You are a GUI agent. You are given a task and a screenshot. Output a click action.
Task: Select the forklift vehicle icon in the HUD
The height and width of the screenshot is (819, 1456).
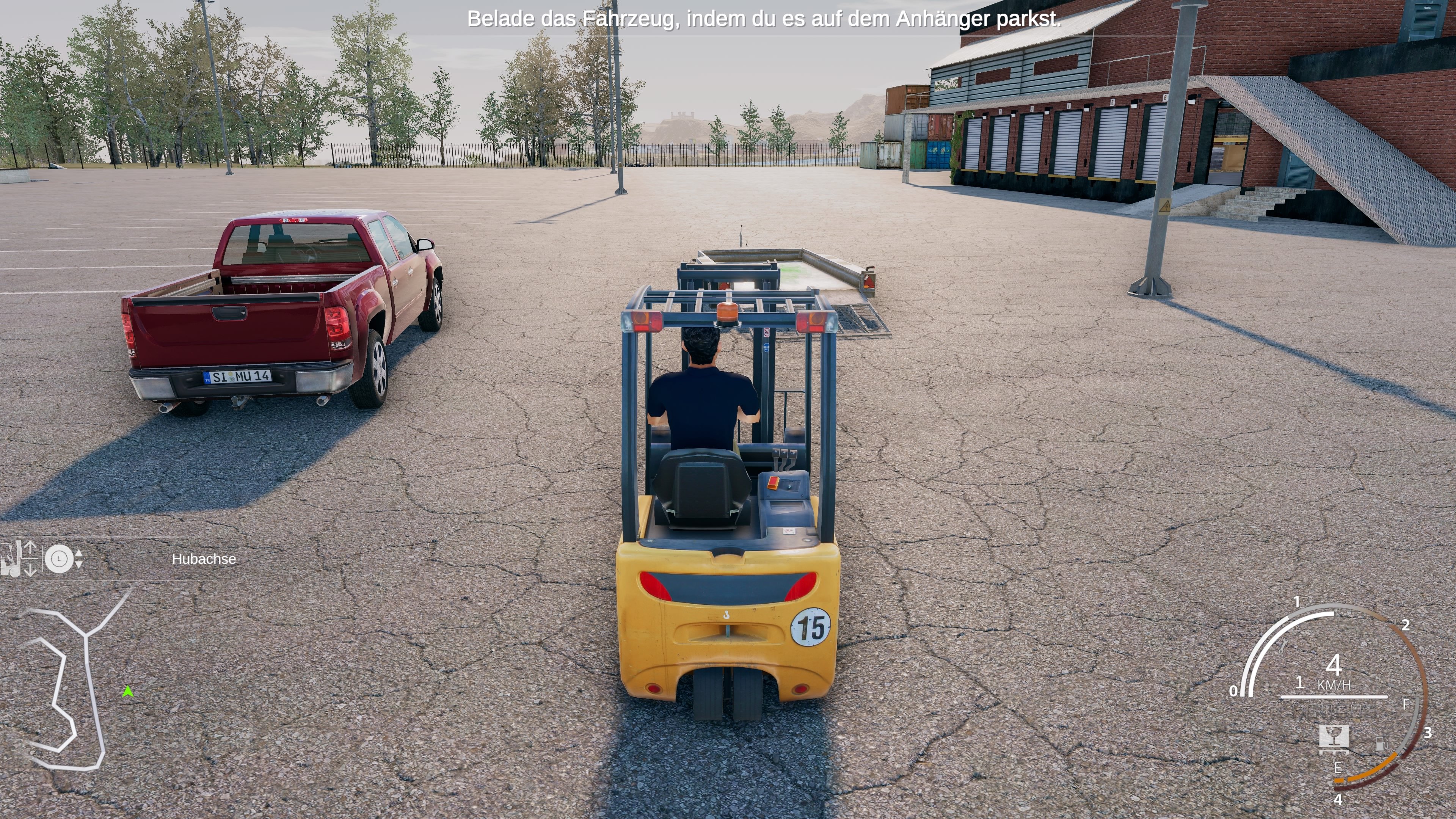(11, 565)
